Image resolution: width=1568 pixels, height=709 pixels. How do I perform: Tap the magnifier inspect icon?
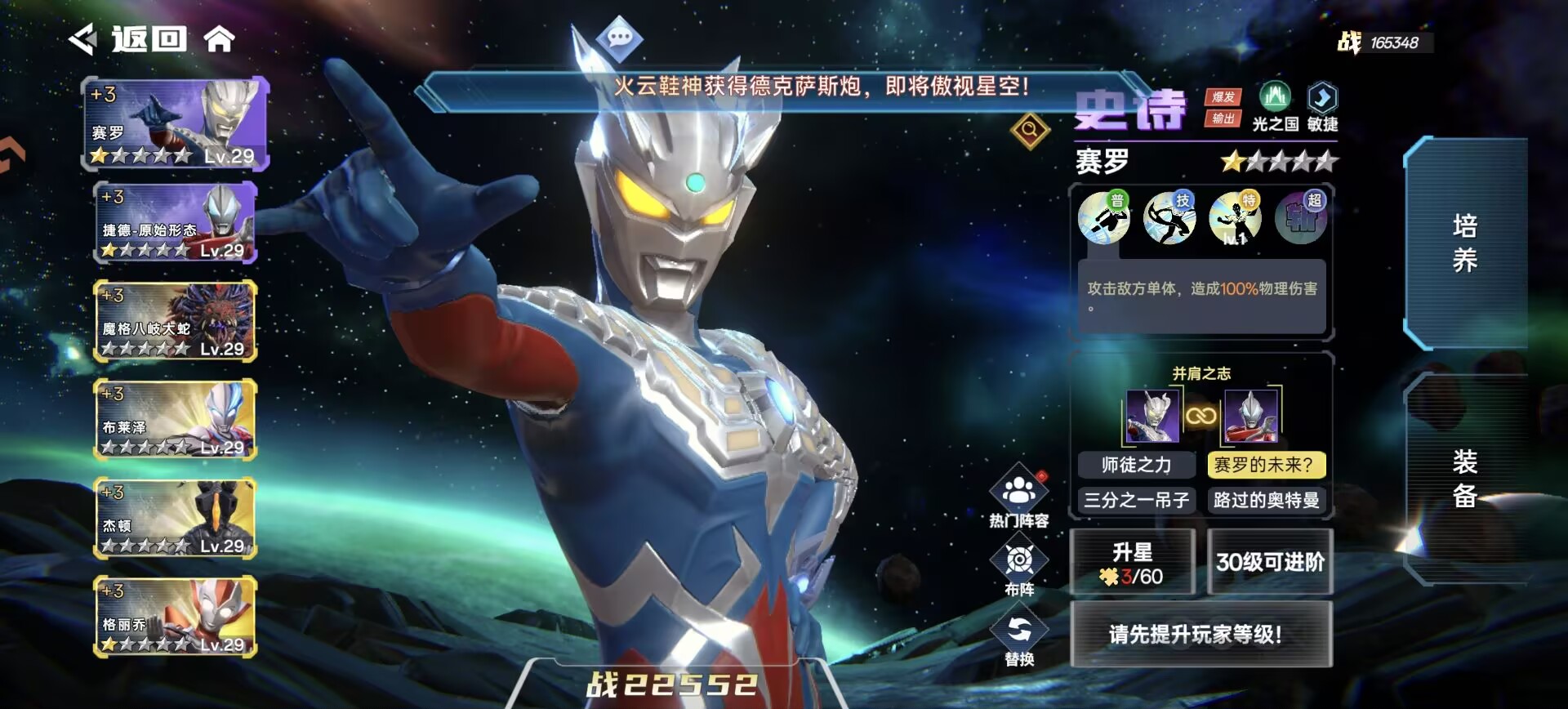point(1030,129)
